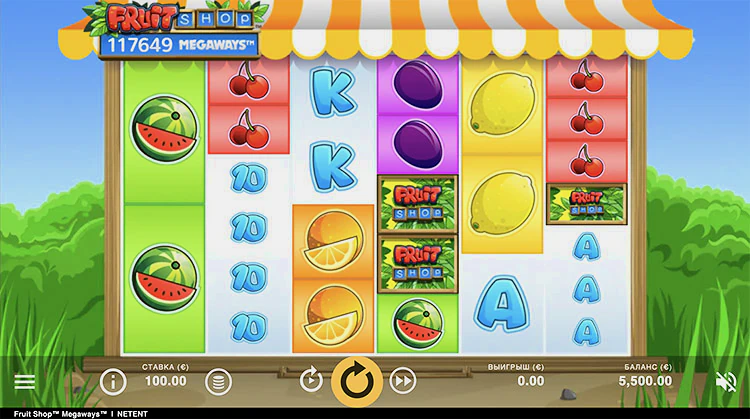Toggle the sound mute speaker icon

pos(727,381)
